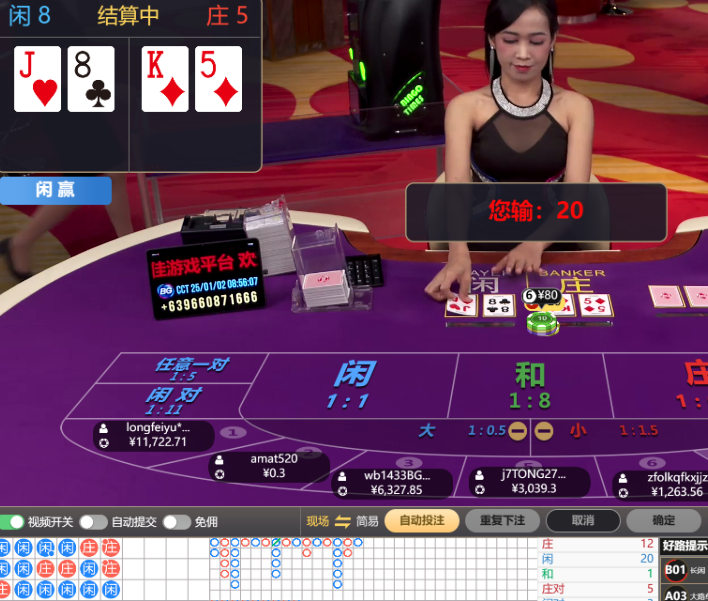
Task: Switch the view between 现场 and 简易
Action: click(342, 521)
